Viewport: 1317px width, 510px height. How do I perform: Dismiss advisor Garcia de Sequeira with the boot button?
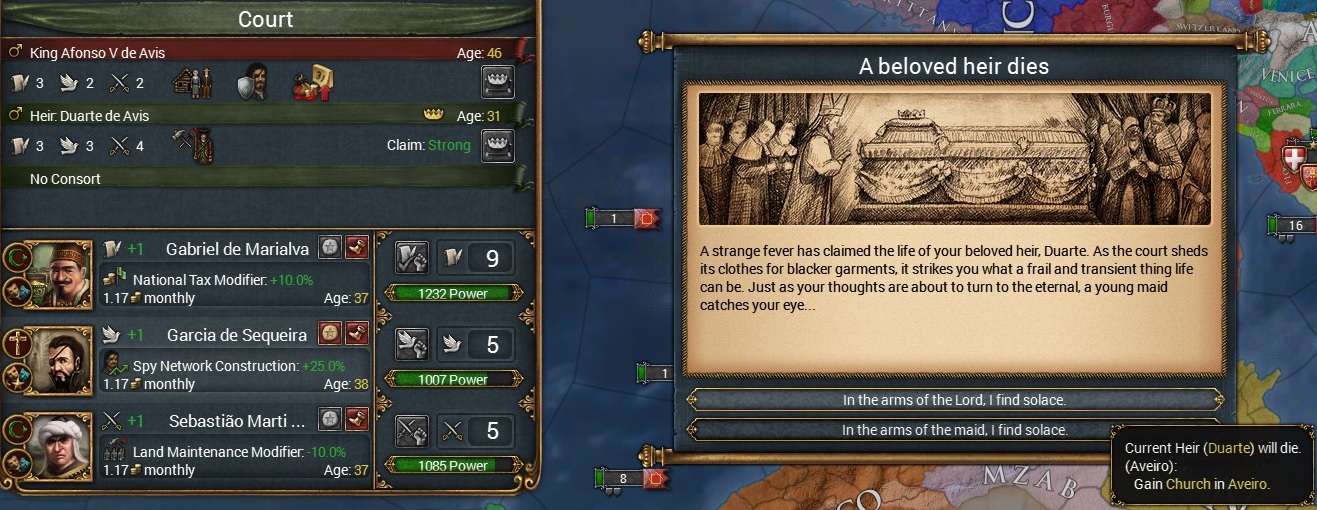pos(357,333)
